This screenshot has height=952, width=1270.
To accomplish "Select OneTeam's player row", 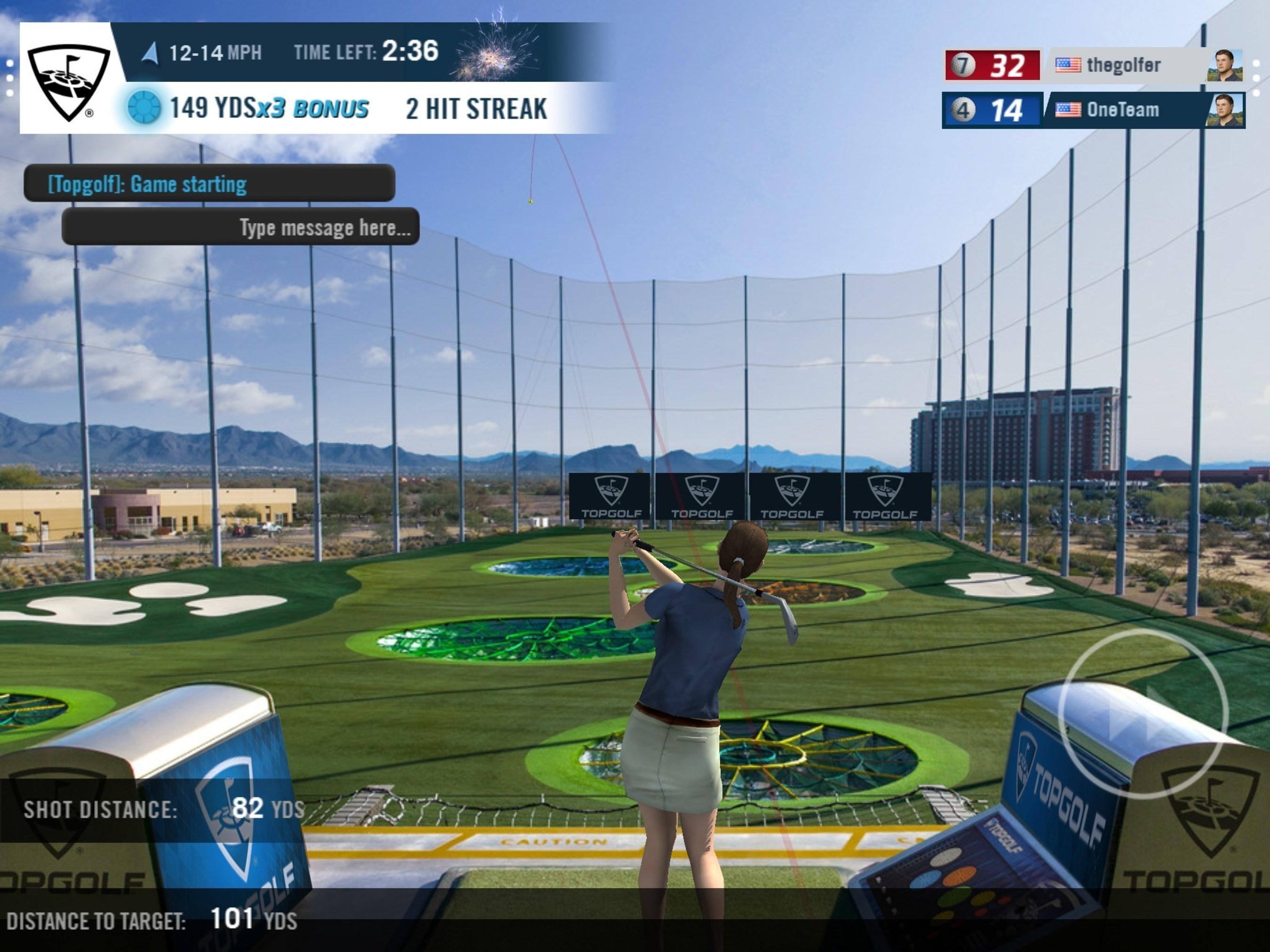I will click(x=1093, y=110).
